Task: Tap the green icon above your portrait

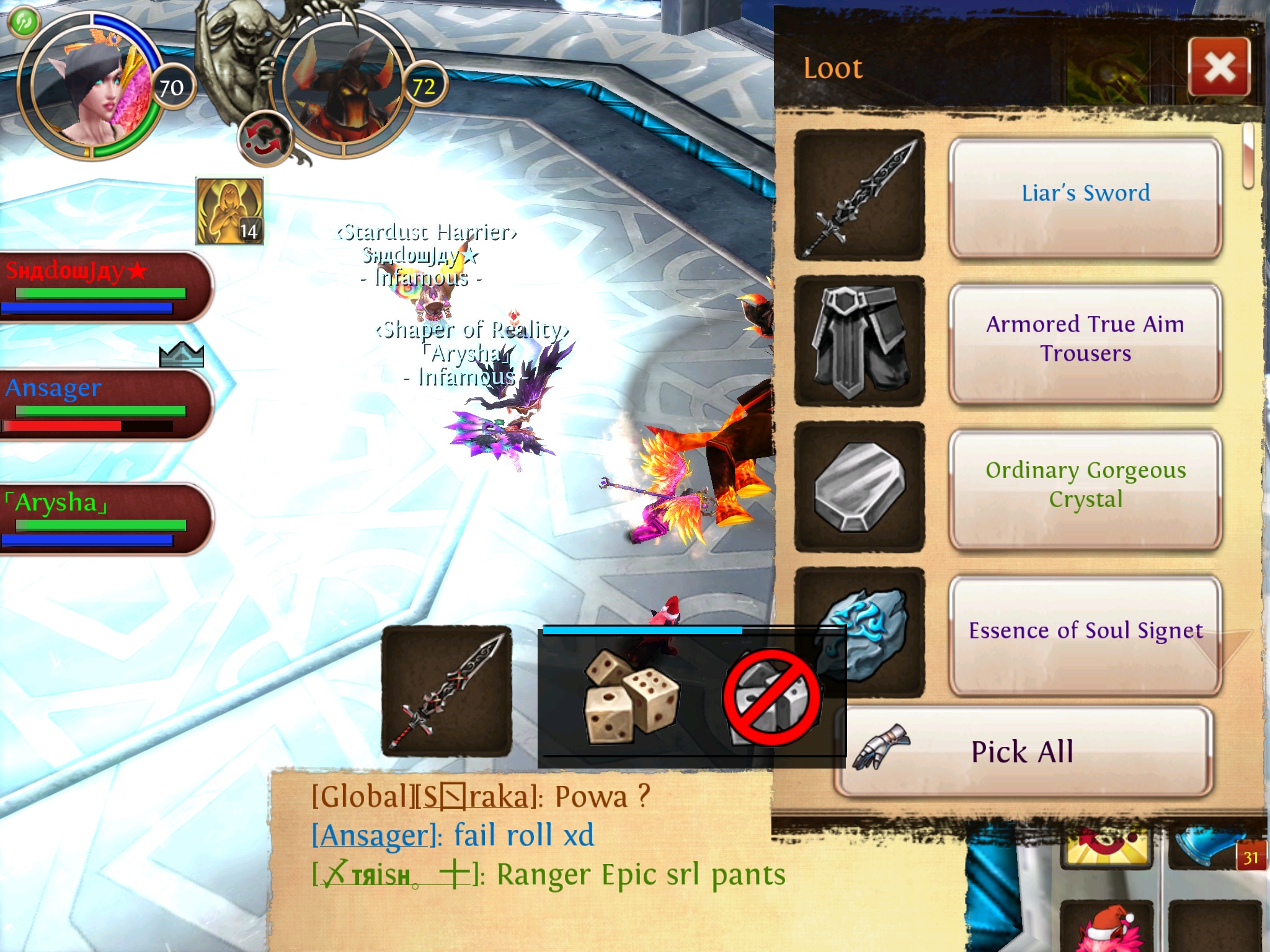Action: pos(24,22)
